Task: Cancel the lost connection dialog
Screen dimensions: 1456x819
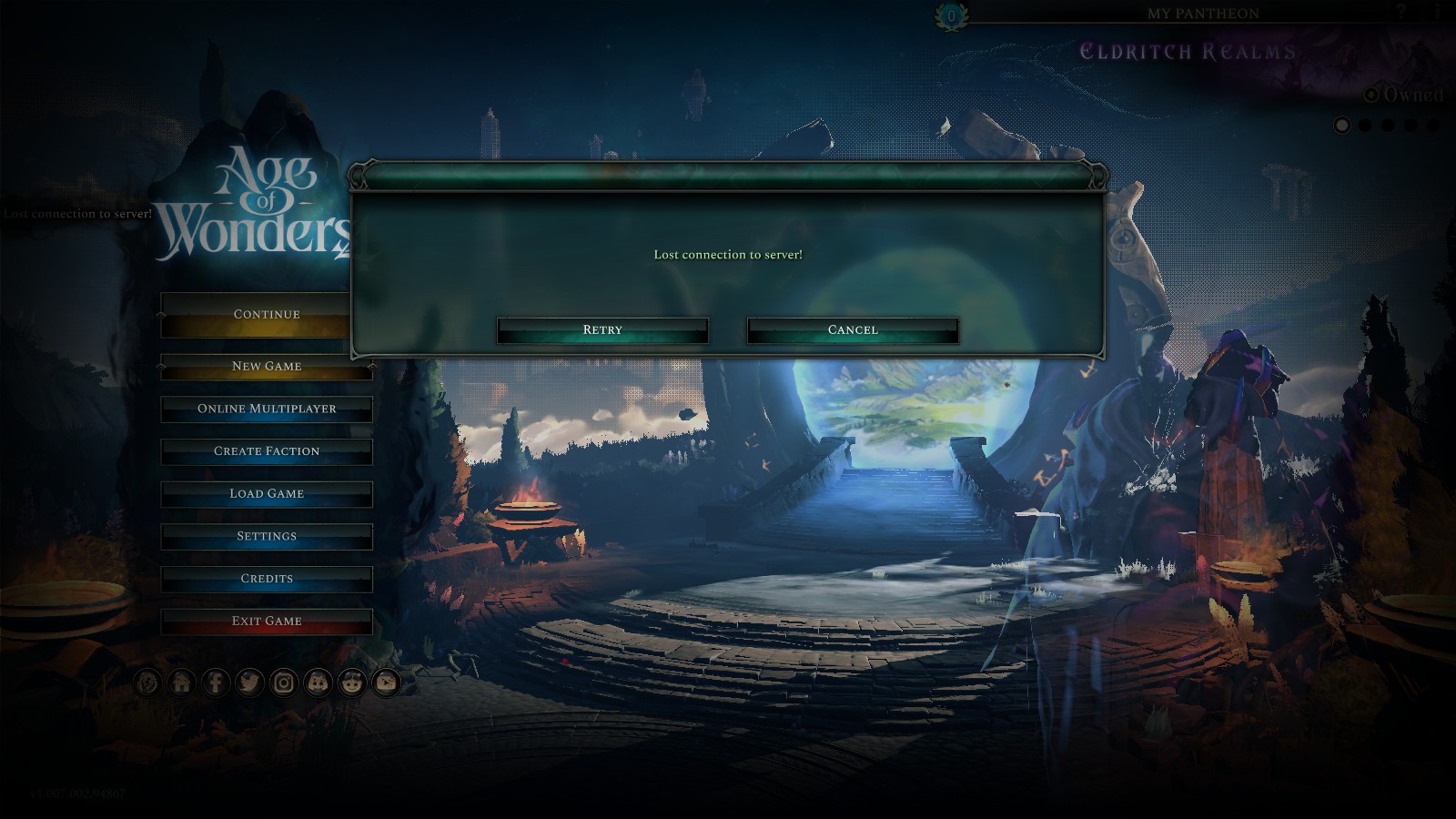Action: 852,329
